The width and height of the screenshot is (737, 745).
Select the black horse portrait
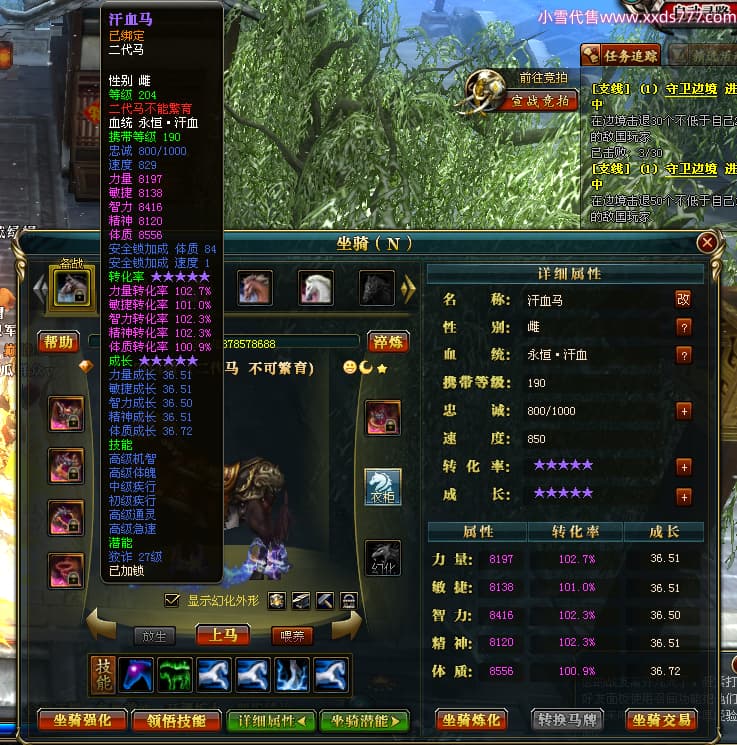(377, 288)
